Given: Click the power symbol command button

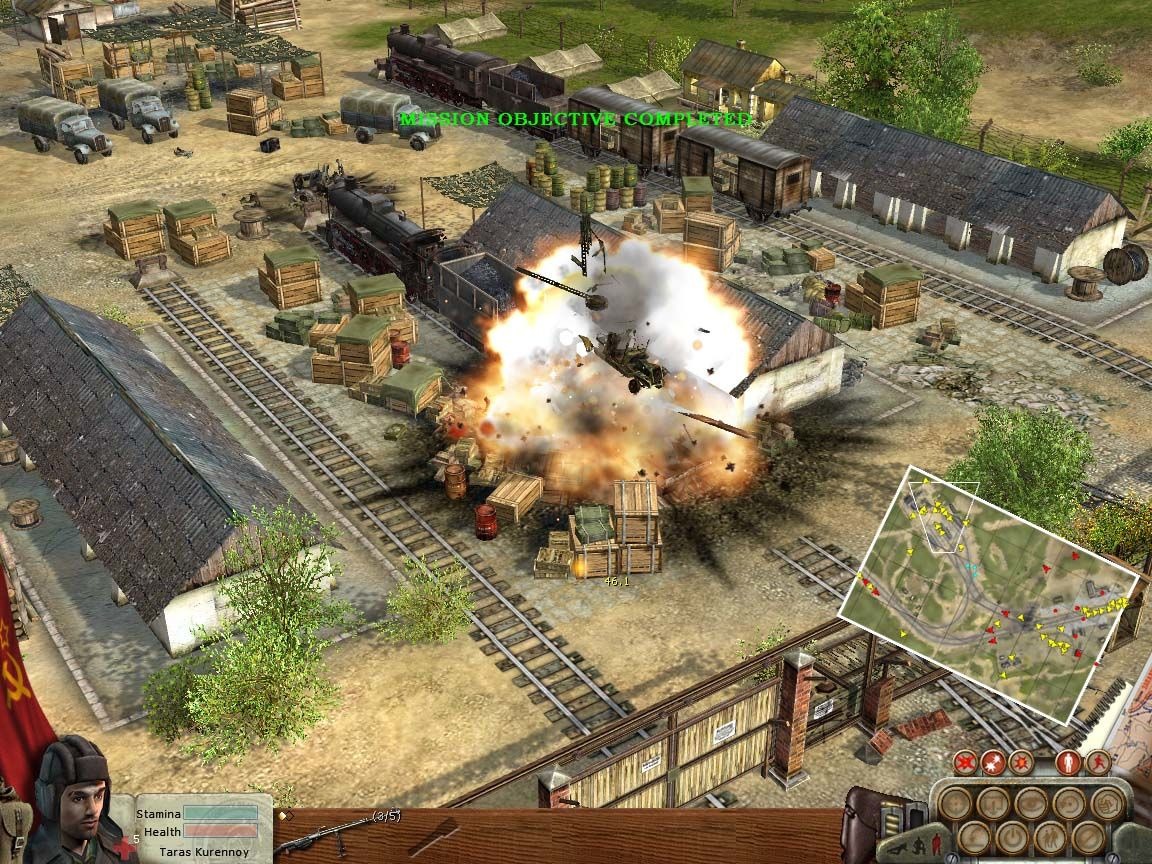Looking at the screenshot, I should [1011, 837].
